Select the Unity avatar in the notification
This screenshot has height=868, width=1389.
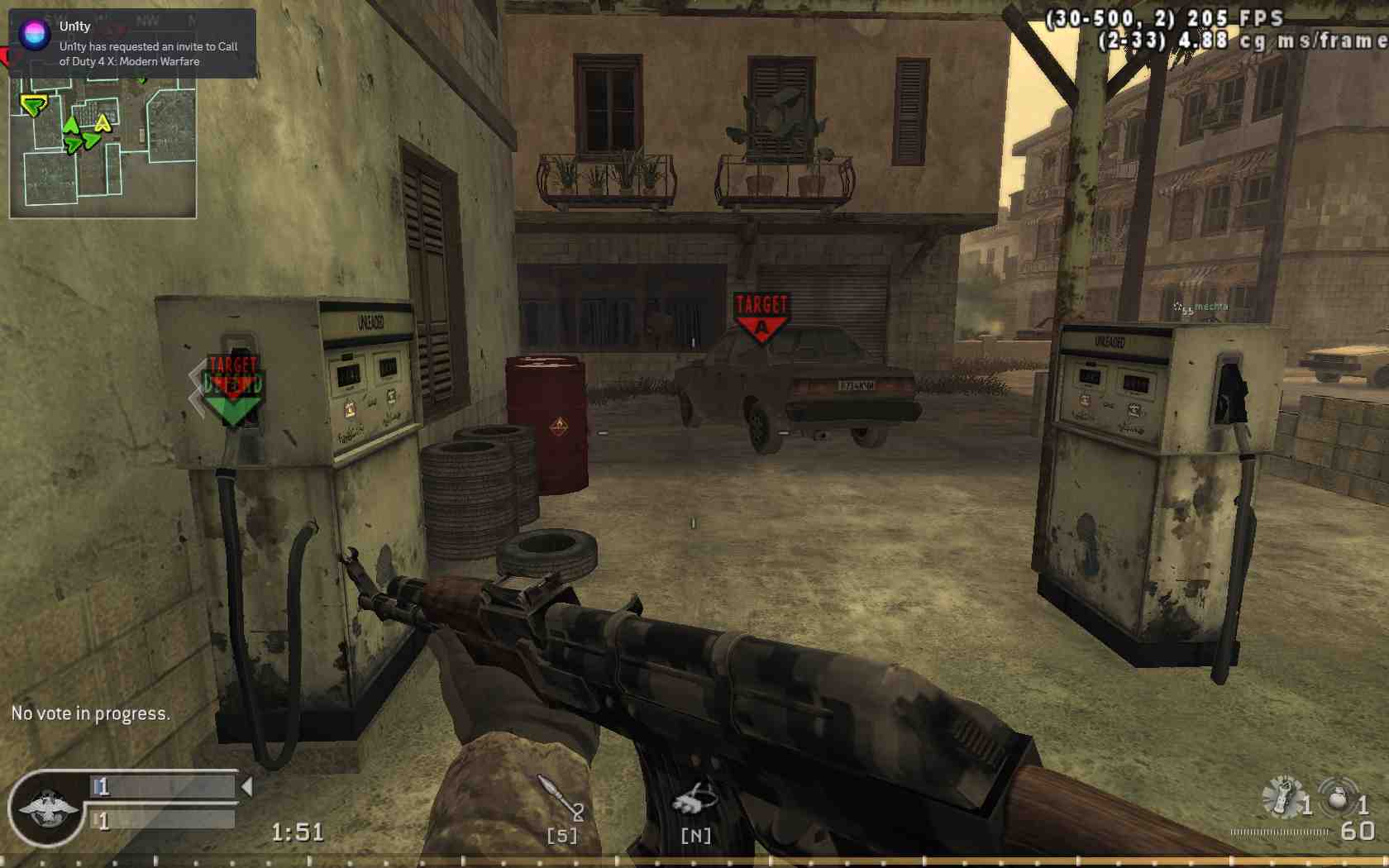click(35, 34)
